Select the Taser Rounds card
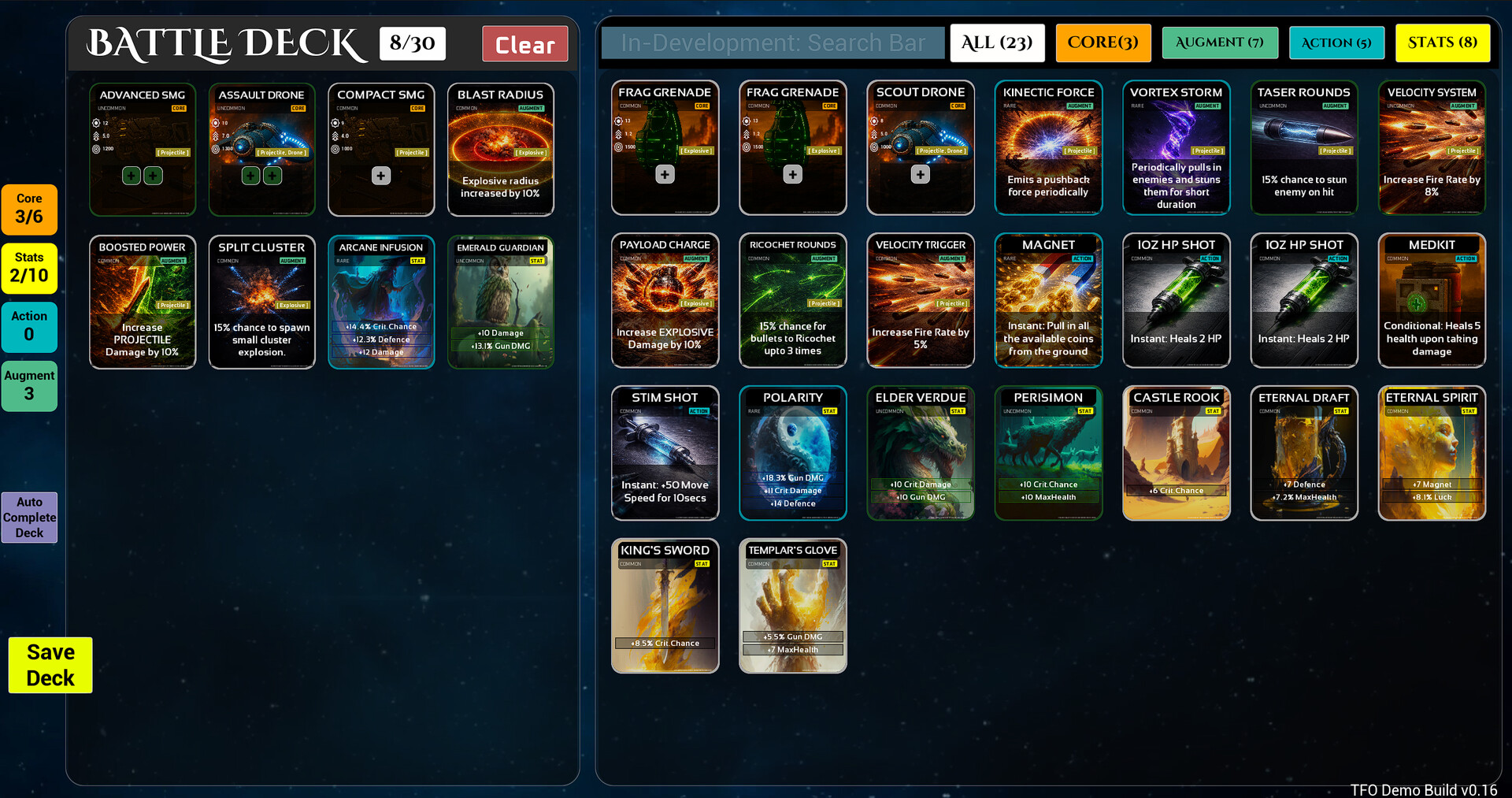 [1303, 147]
